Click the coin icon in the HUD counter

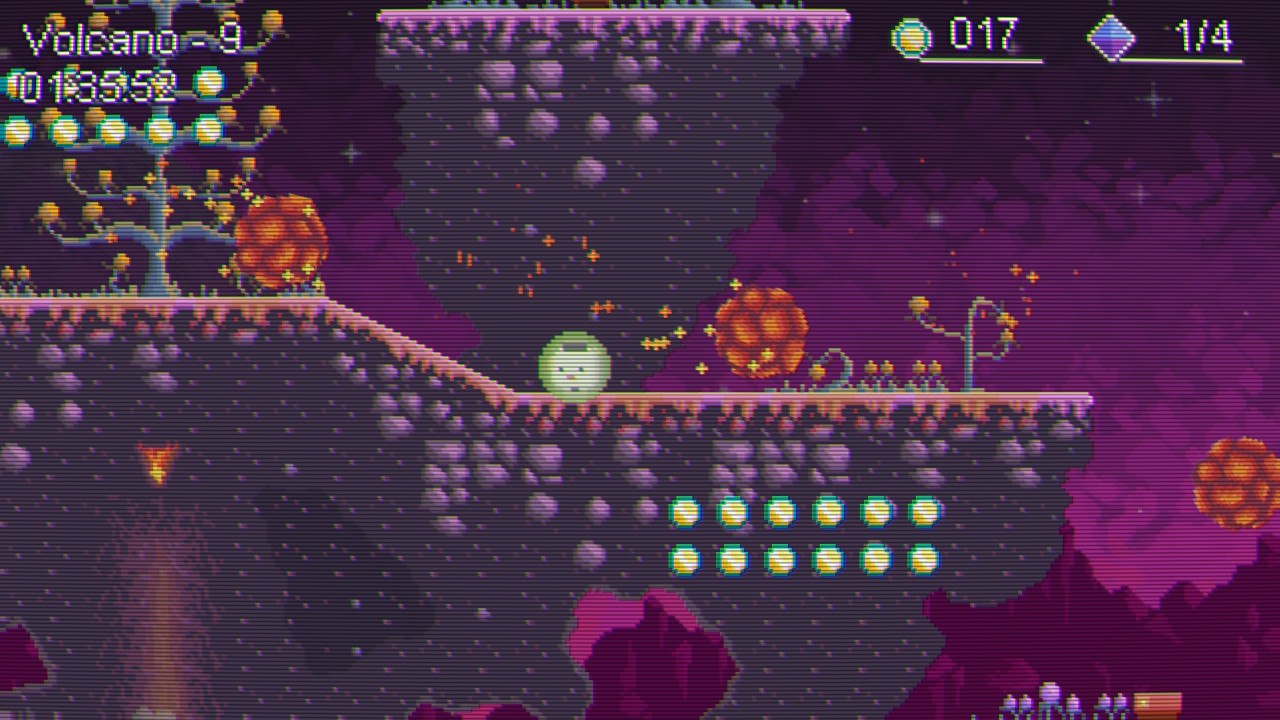[x=912, y=38]
